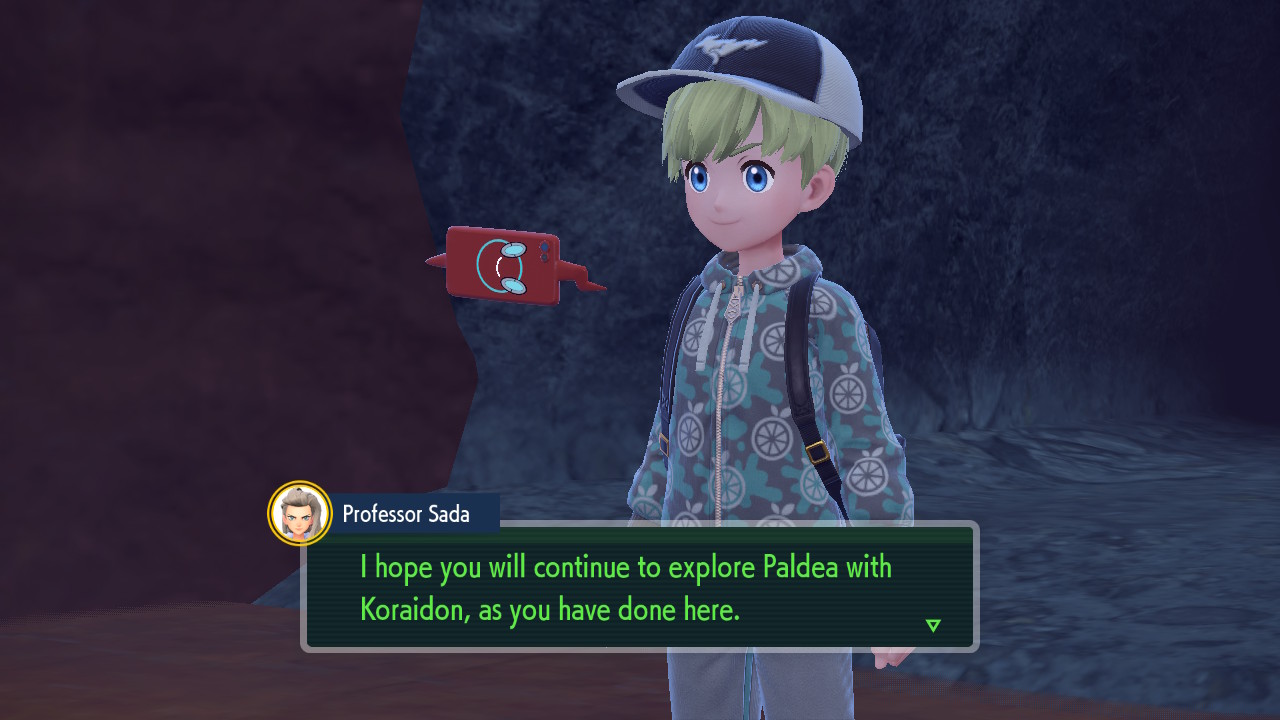Advance dialogue with the green arrow indicator
Image resolution: width=1280 pixels, height=720 pixels.
tap(933, 625)
